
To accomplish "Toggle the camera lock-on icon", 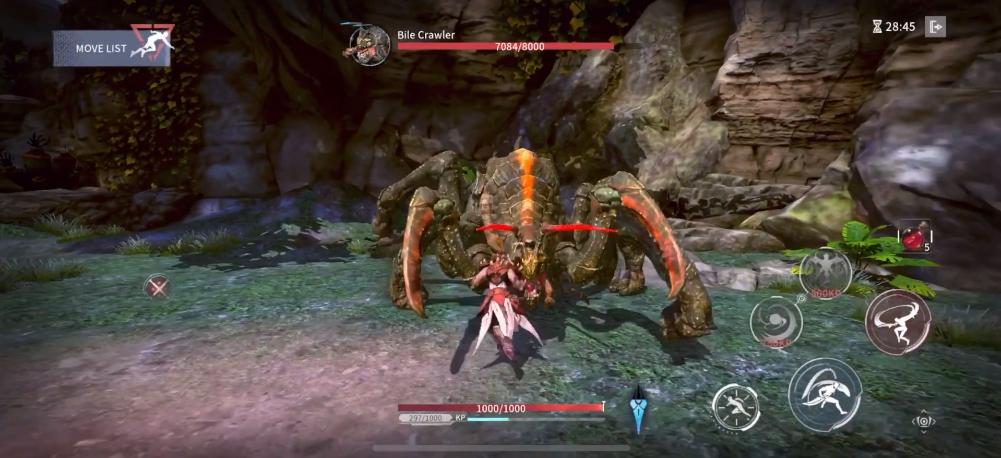I will click(x=924, y=422).
